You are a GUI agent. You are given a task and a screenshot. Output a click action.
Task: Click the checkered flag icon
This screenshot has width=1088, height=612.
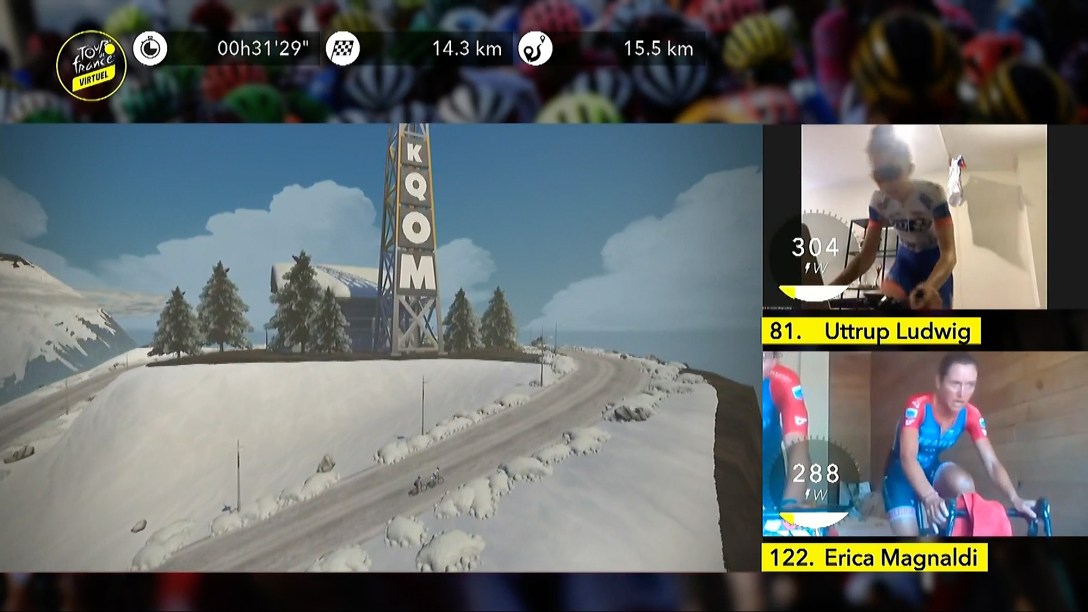(x=343, y=48)
